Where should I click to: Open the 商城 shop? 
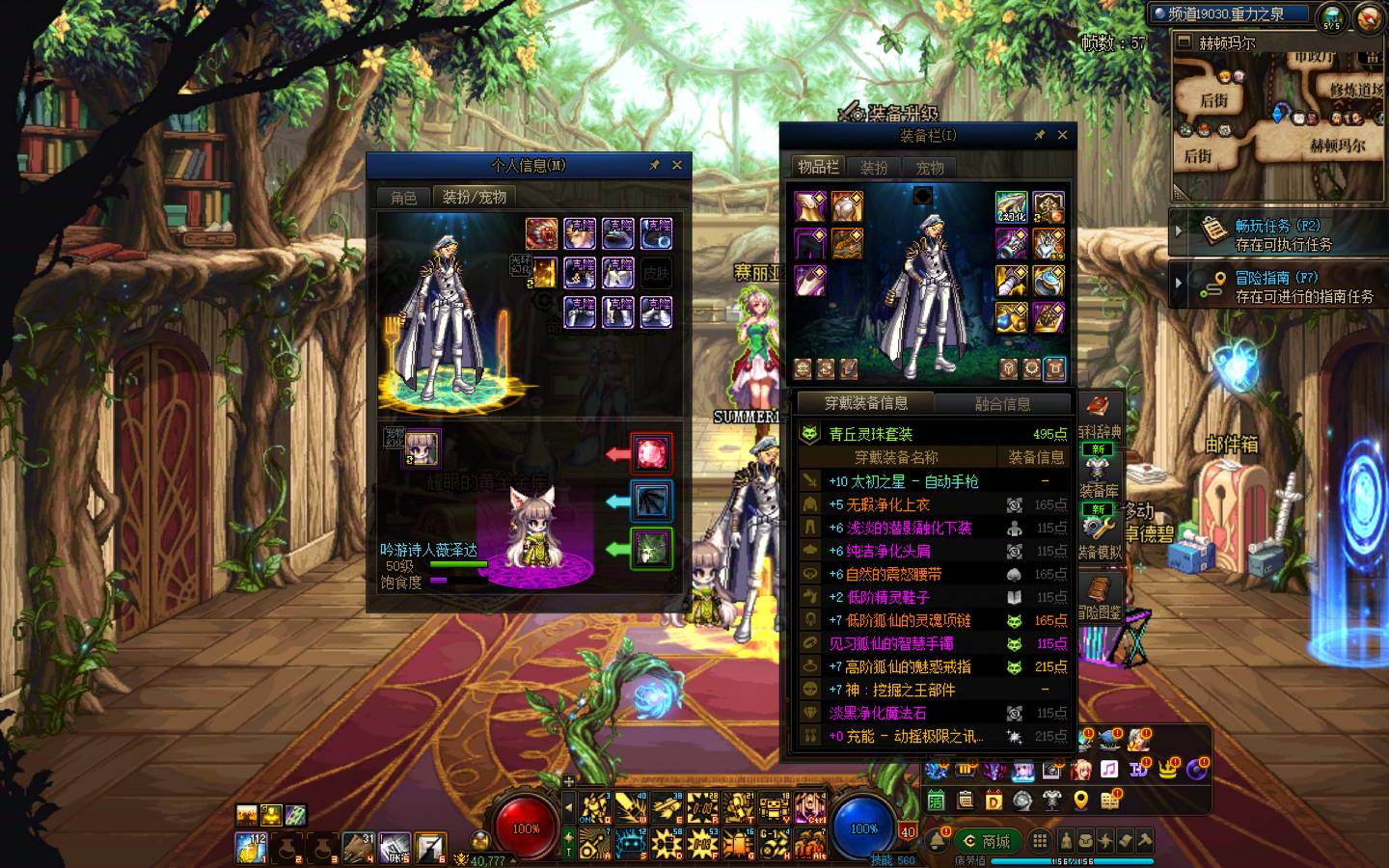[x=986, y=841]
